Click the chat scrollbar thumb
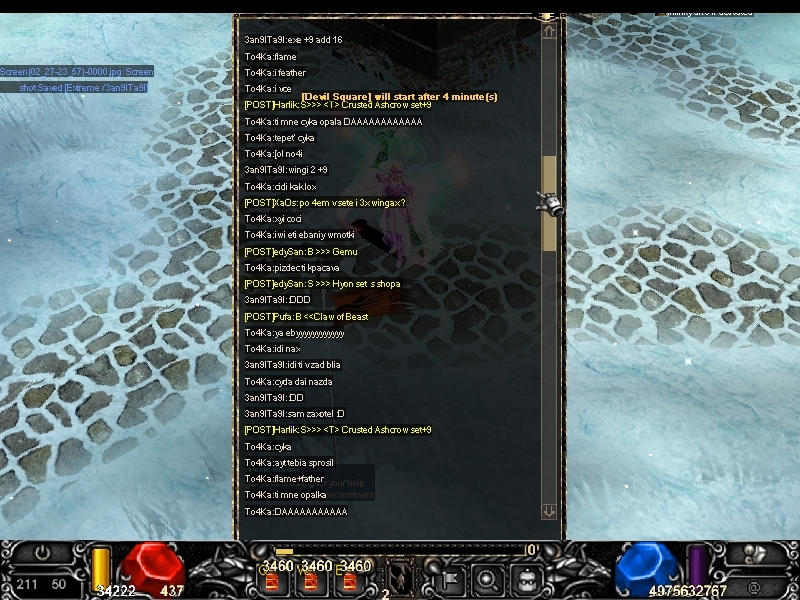Screen dimensions: 800x600 (548, 203)
